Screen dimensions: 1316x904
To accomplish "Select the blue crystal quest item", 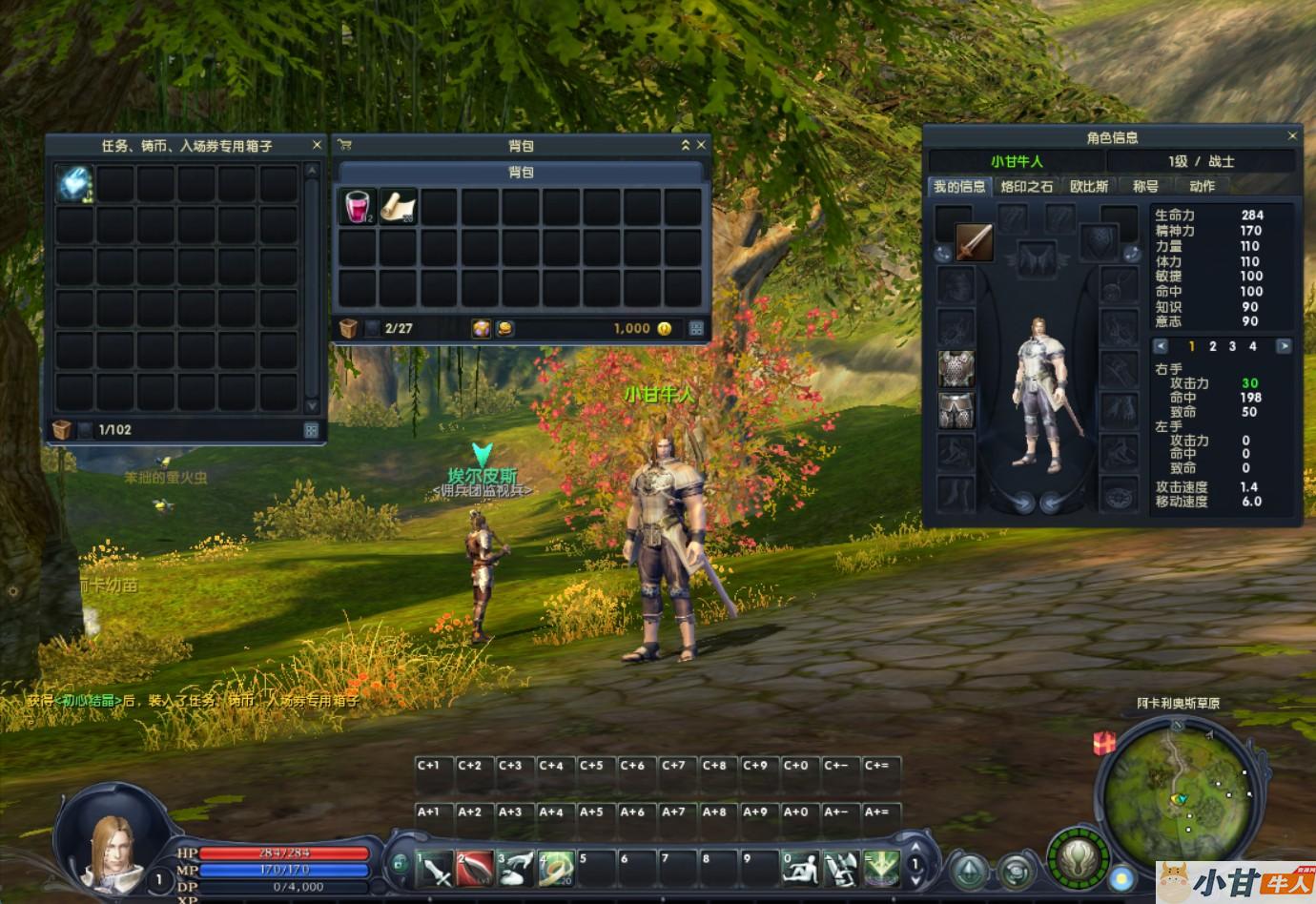I will point(74,183).
